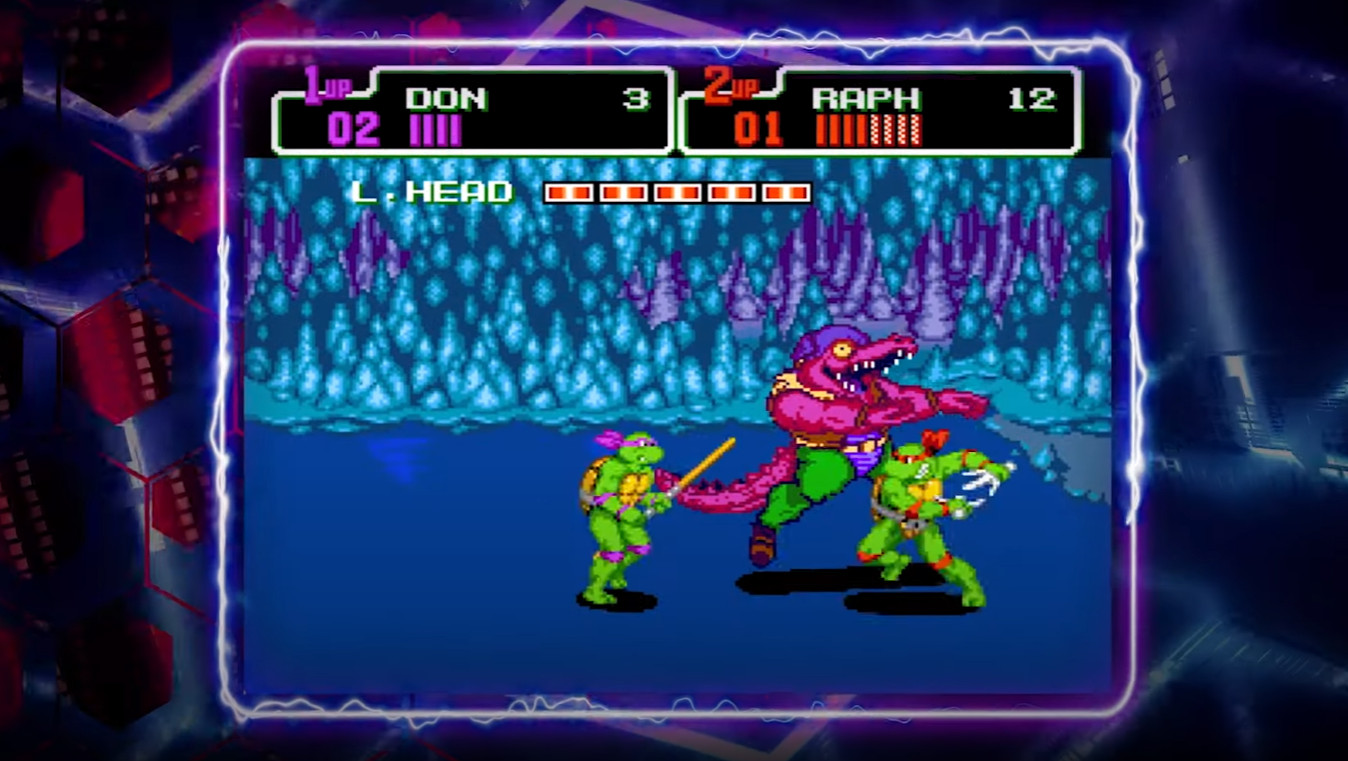Click DON's remaining lives count of 3
1348x761 pixels.
click(634, 97)
